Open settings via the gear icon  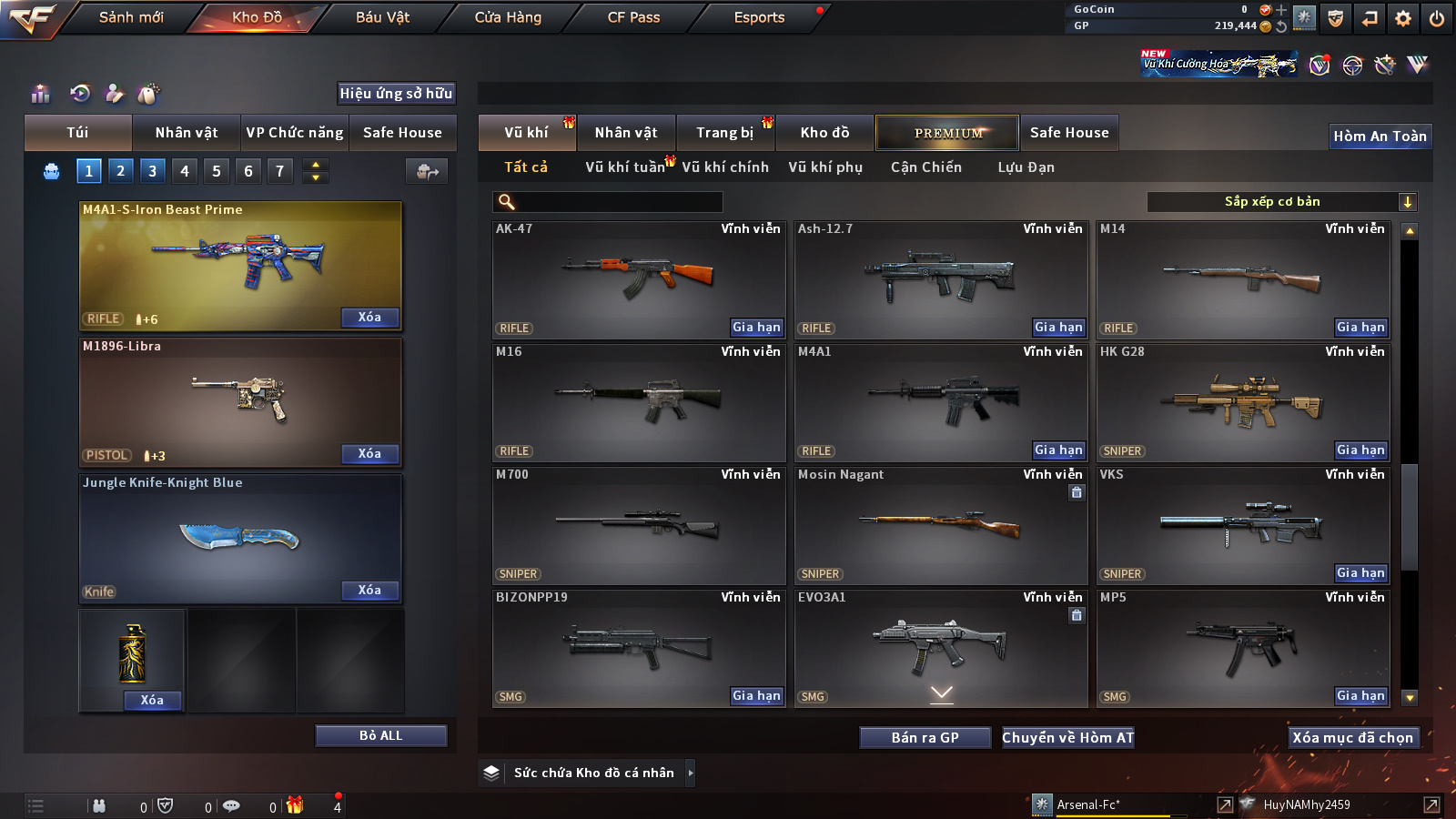(x=1403, y=18)
